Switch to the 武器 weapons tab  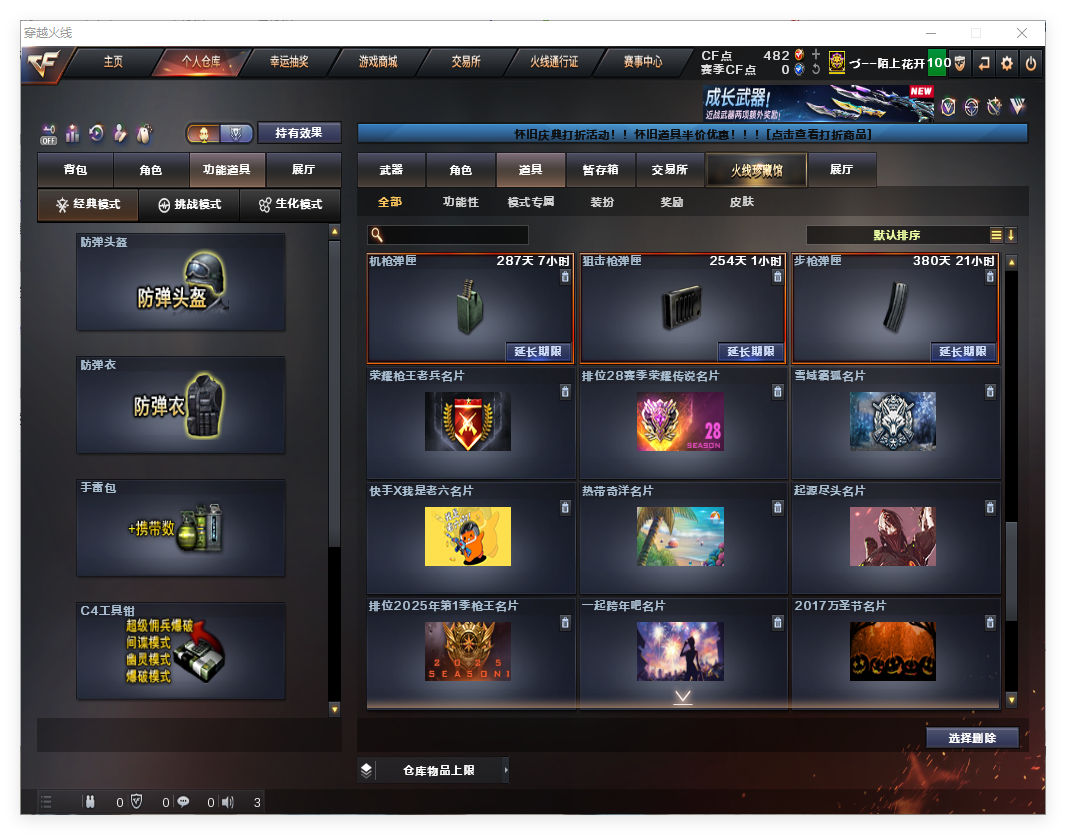click(x=391, y=170)
